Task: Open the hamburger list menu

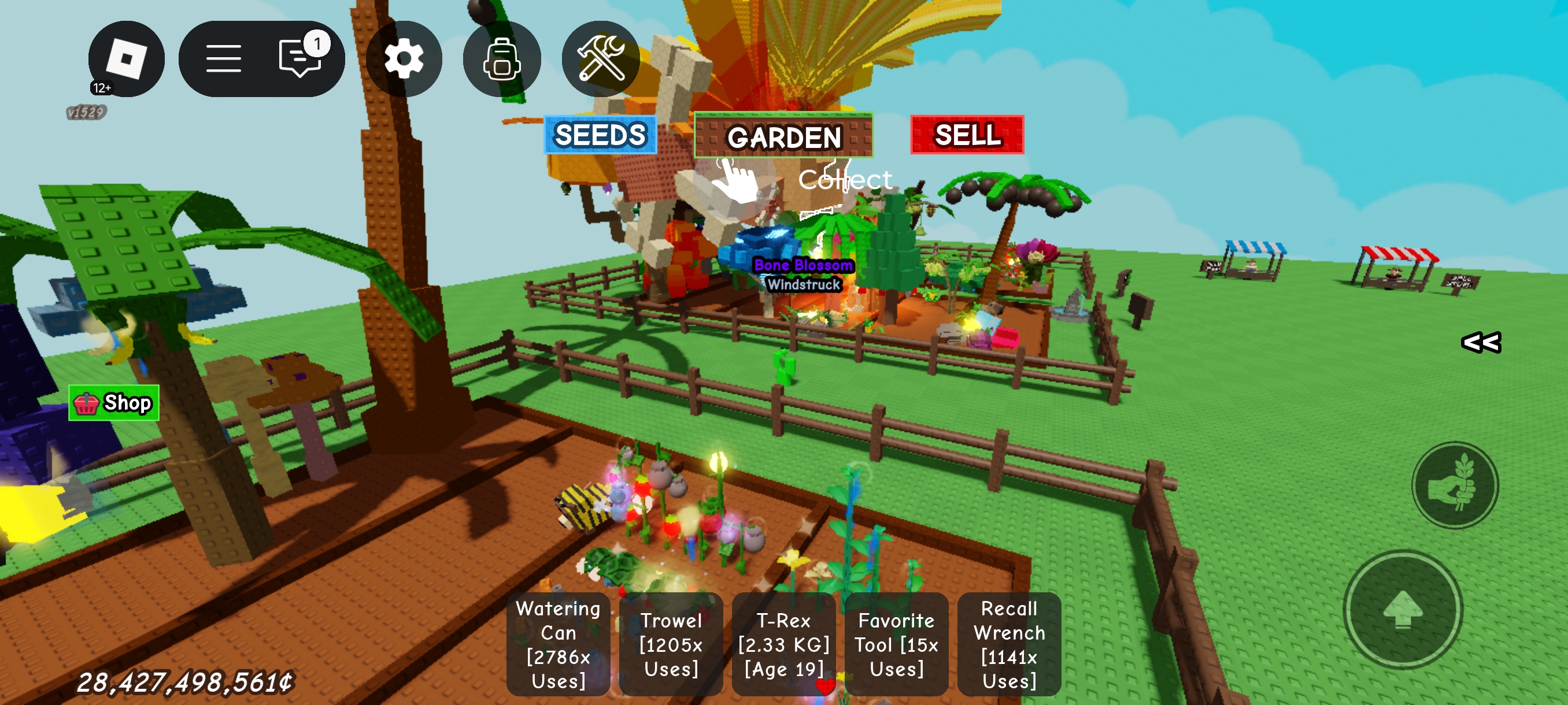Action: point(223,59)
